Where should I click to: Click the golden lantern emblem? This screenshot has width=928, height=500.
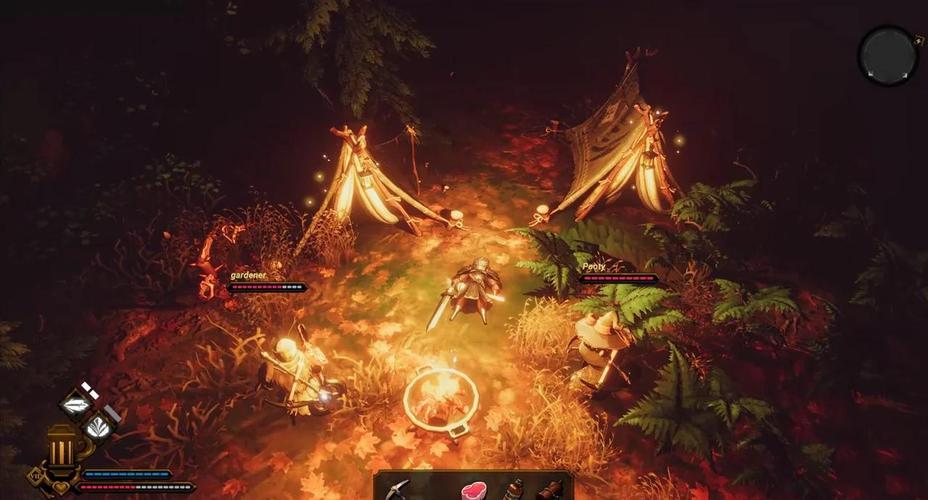[x=61, y=446]
